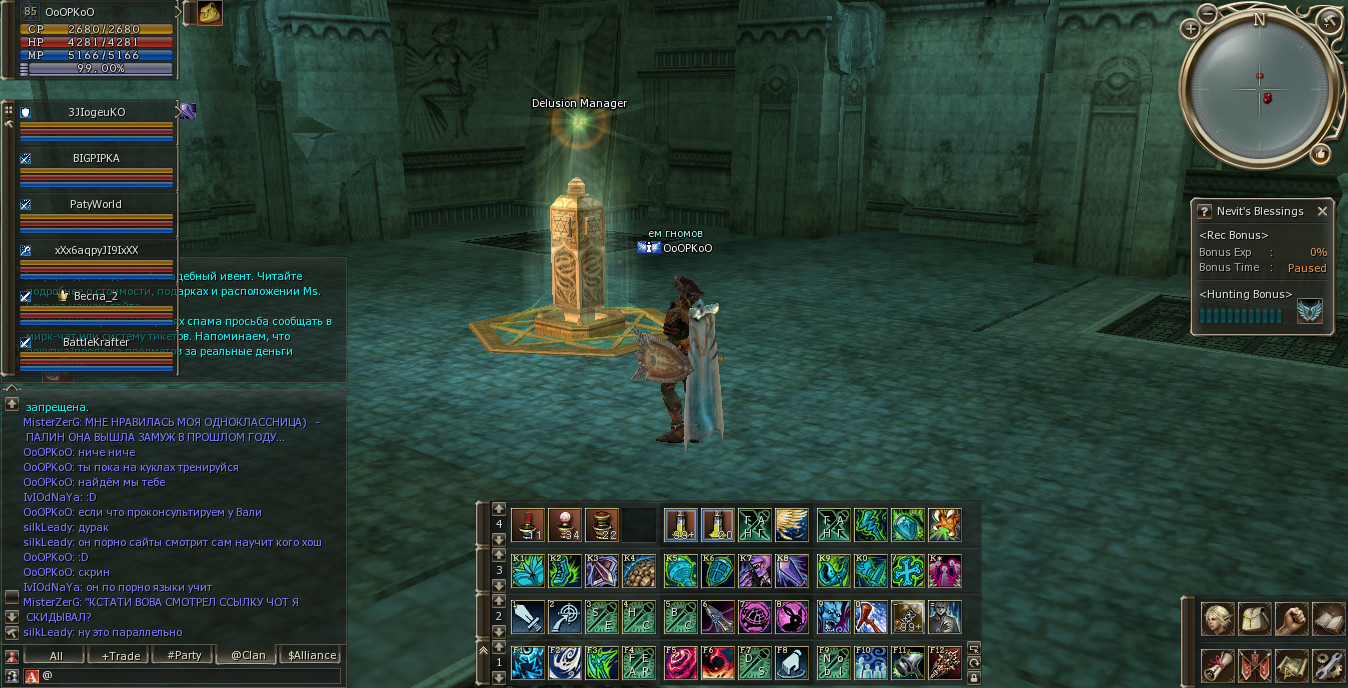1348x688 pixels.
Task: Zoom in the minimap with plus button
Action: (x=1190, y=28)
